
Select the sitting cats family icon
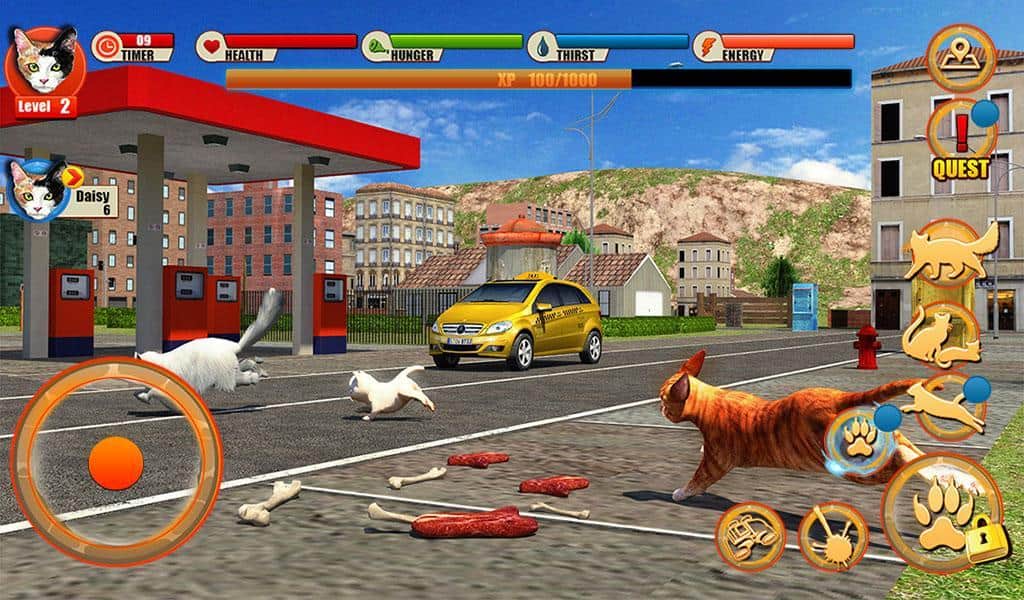point(942,336)
